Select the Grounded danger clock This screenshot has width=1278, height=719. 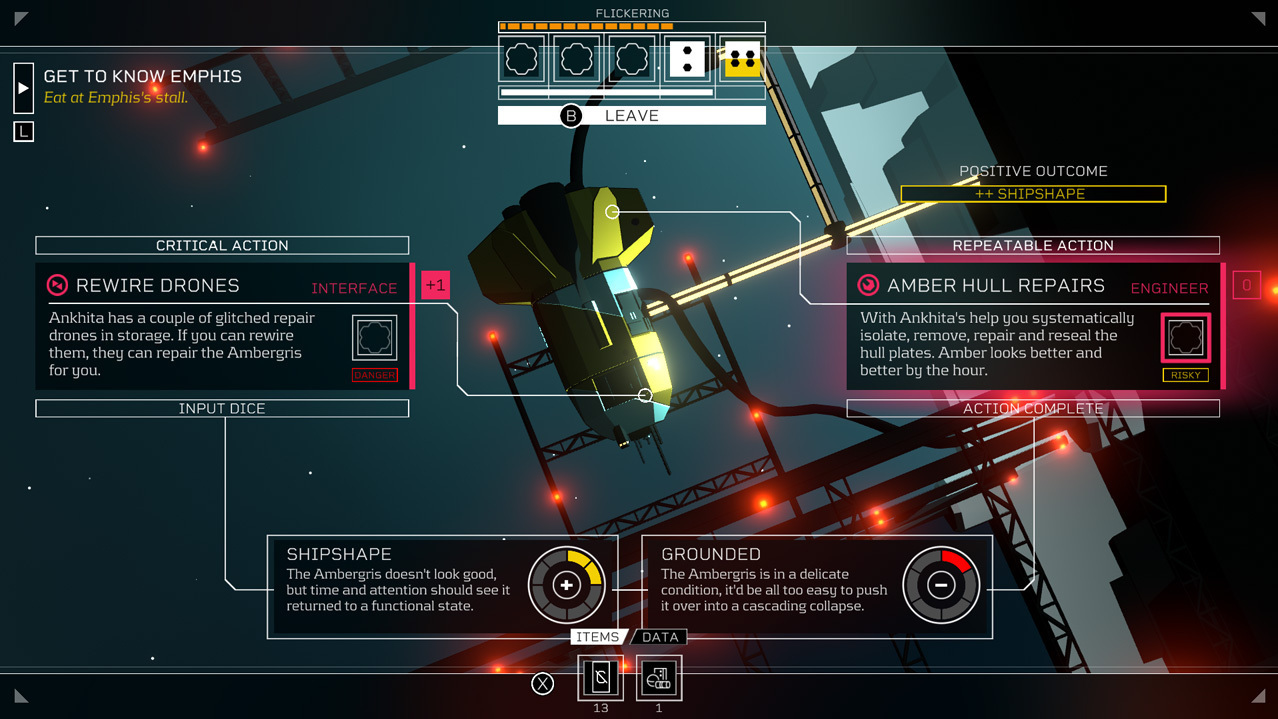coord(940,585)
